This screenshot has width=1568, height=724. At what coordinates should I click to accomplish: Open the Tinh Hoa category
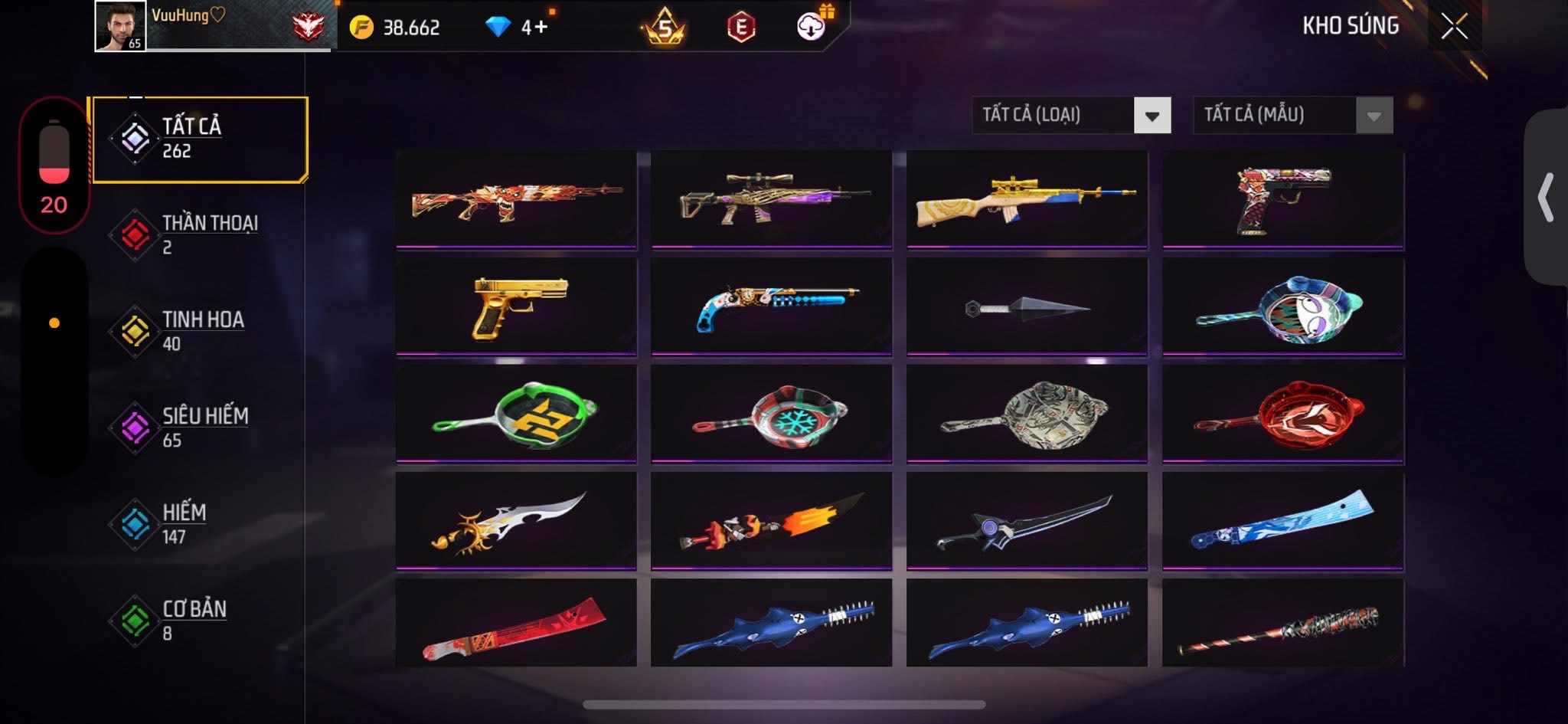tap(199, 331)
